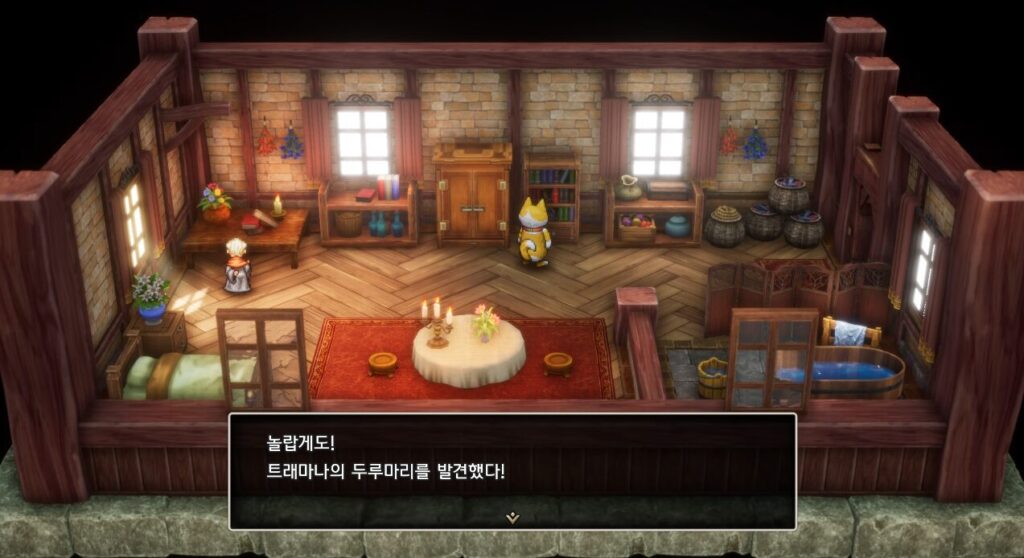1024x558 pixels.
Task: Advance the dialogue with the continue arrow
Action: [x=512, y=517]
